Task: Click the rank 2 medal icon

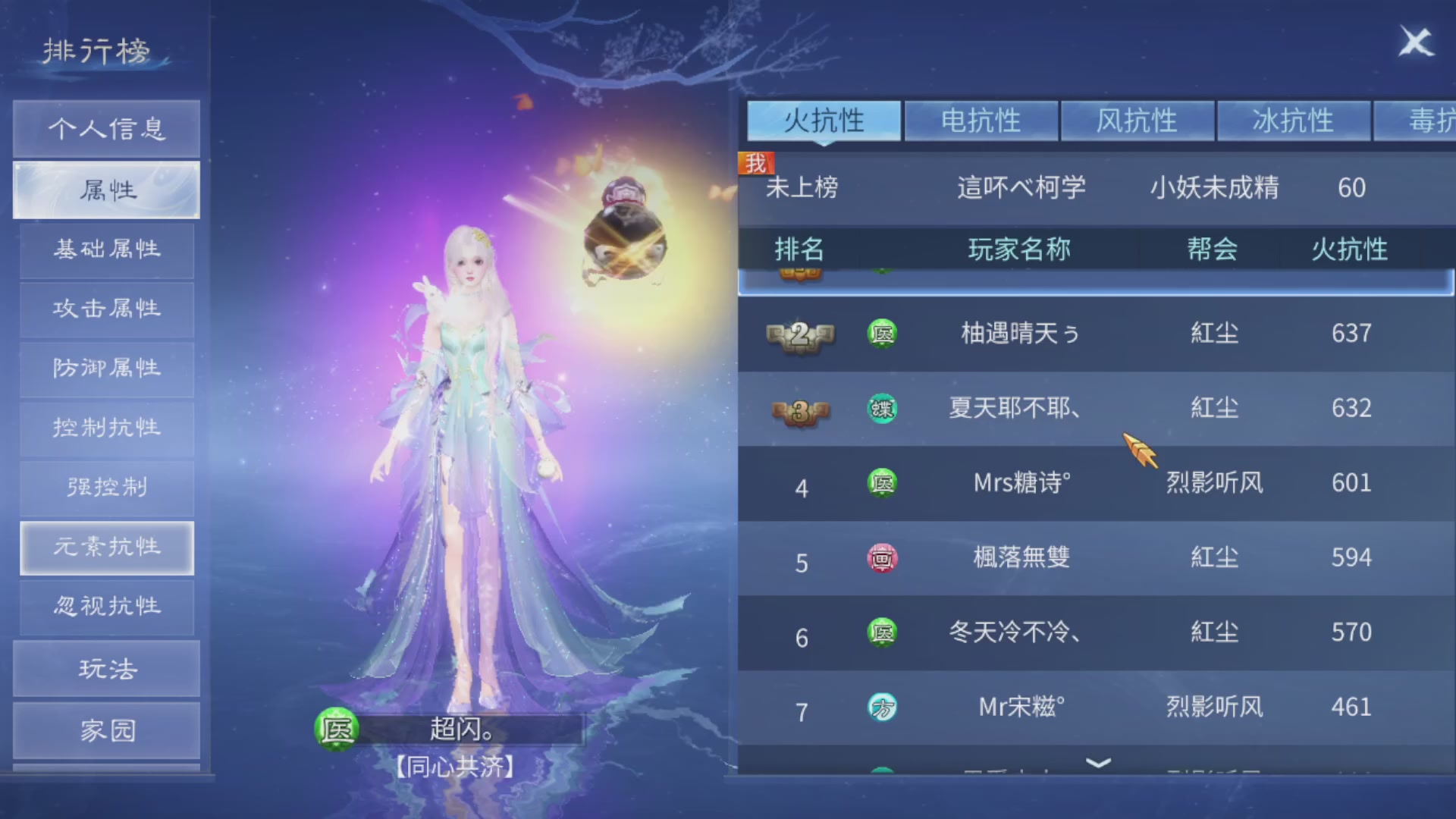Action: click(799, 334)
